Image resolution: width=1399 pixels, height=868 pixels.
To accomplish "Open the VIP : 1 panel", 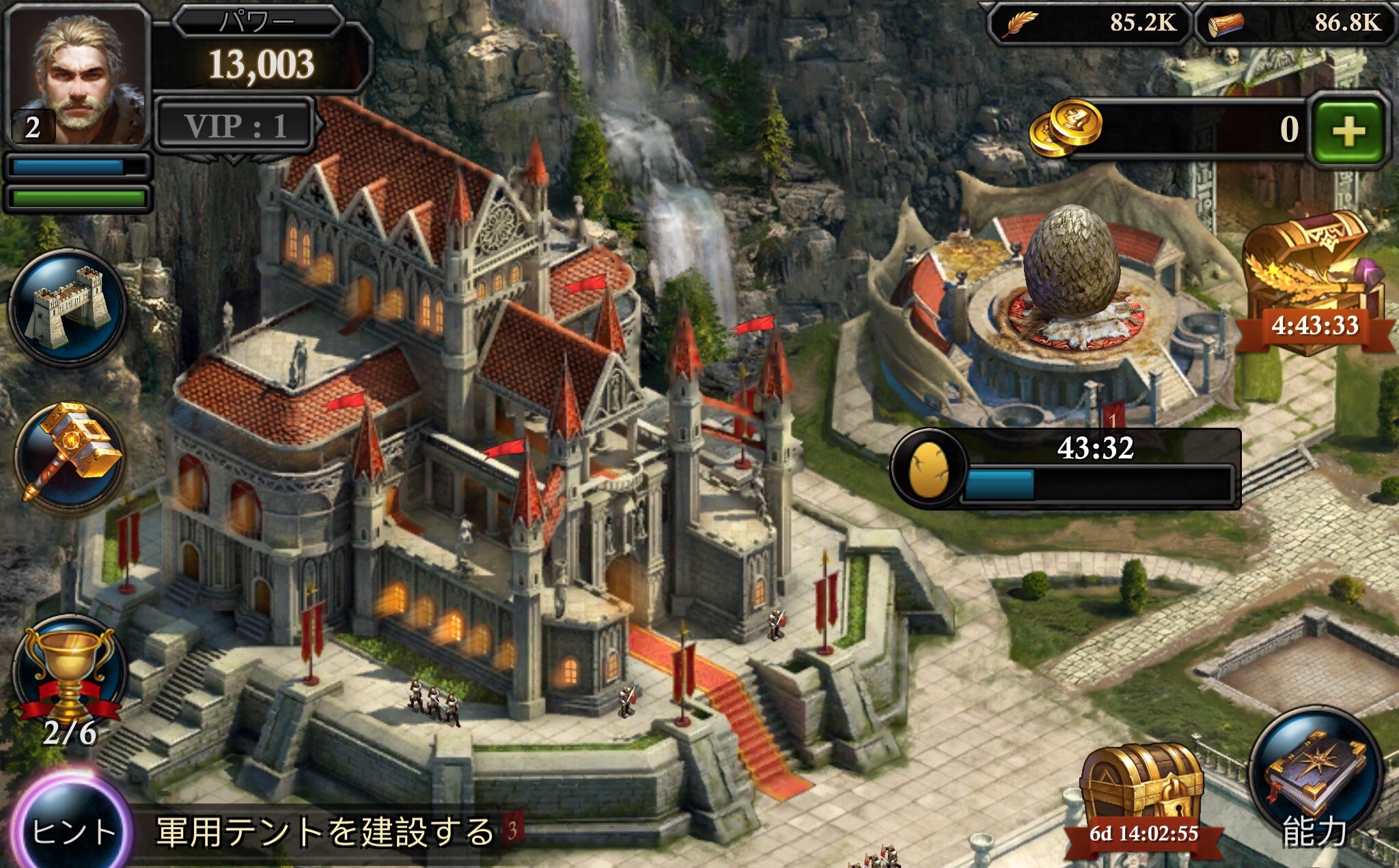I will coord(234,126).
